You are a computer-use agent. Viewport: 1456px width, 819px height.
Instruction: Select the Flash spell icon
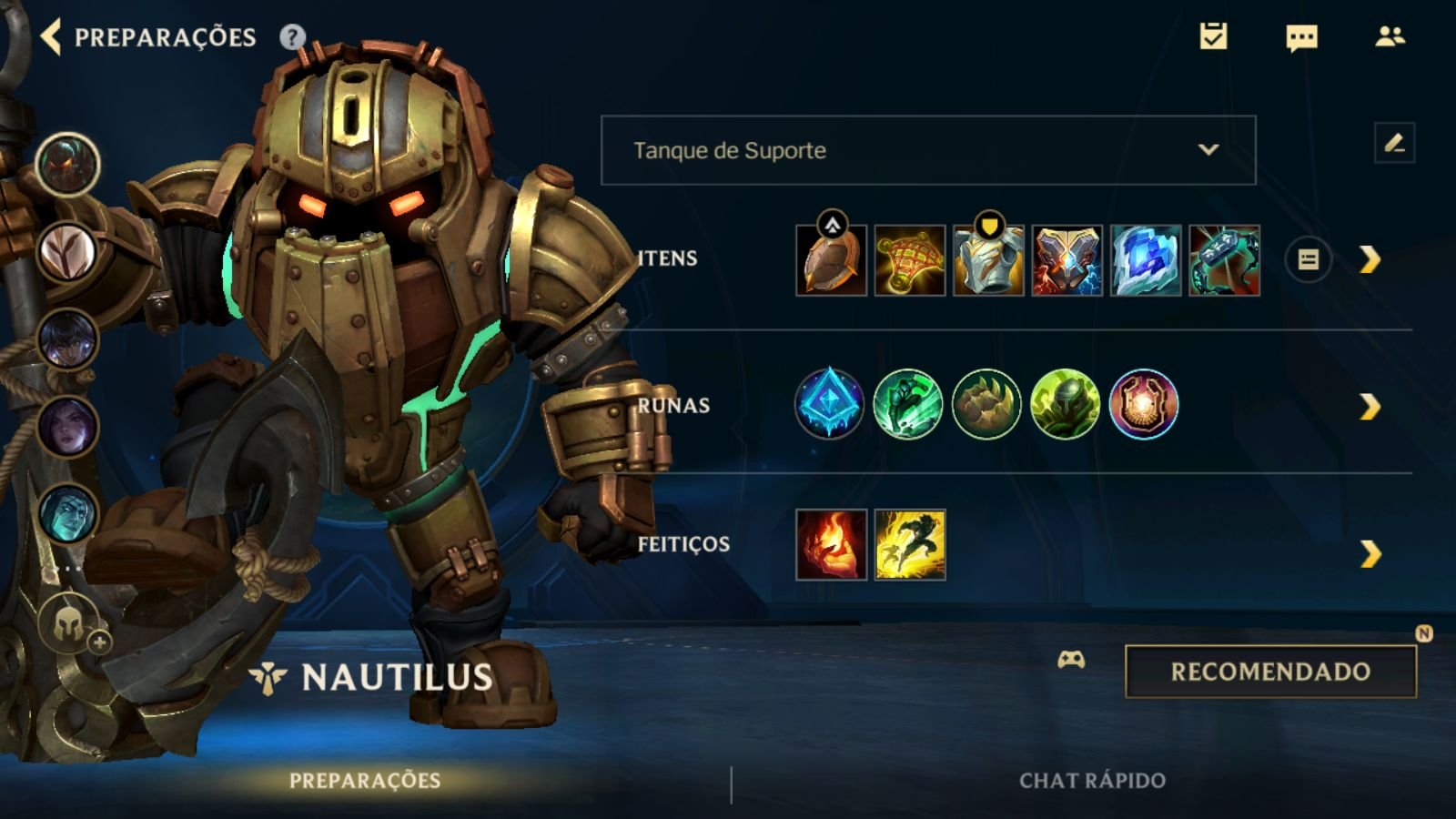click(x=910, y=545)
